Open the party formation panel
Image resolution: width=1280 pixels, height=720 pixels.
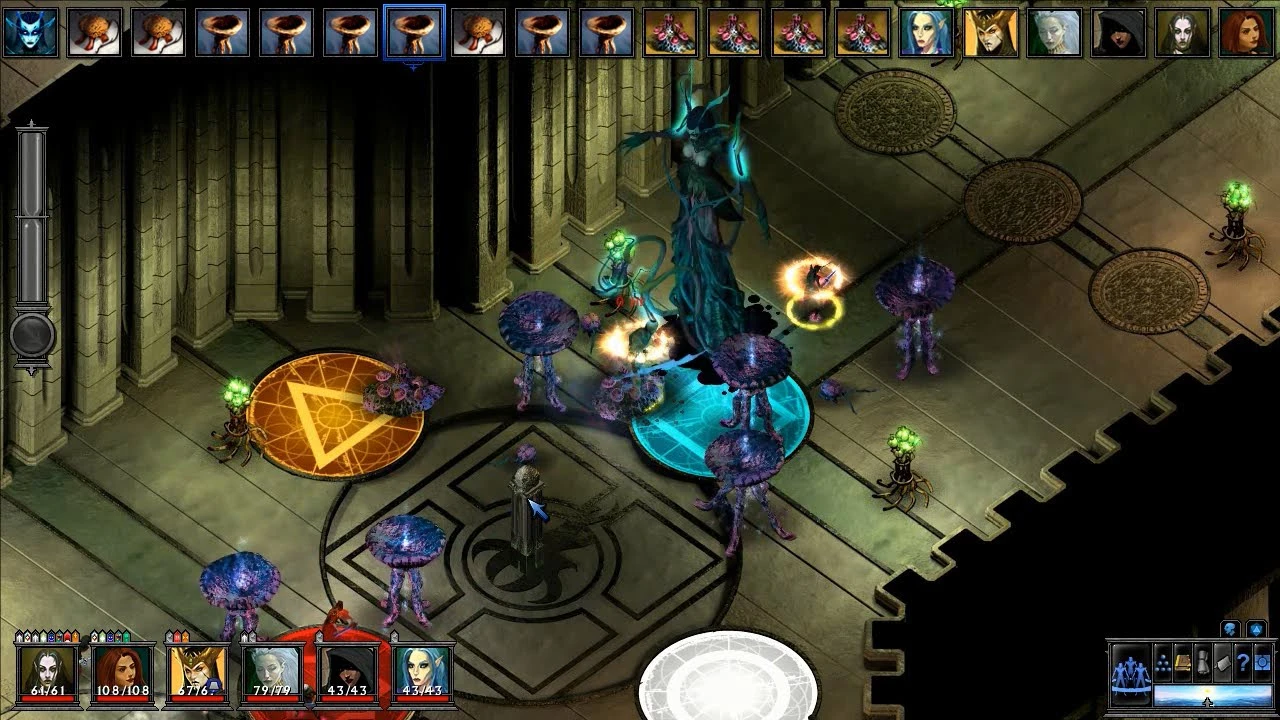1131,675
